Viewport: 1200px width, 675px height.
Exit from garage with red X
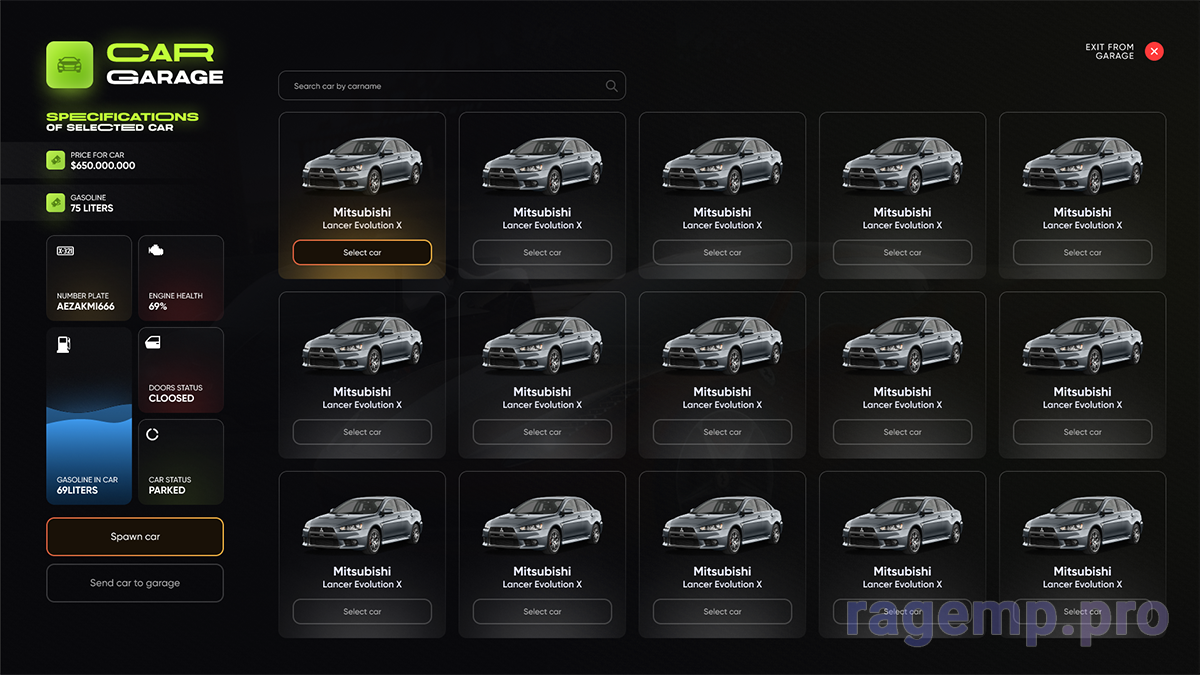click(1154, 51)
